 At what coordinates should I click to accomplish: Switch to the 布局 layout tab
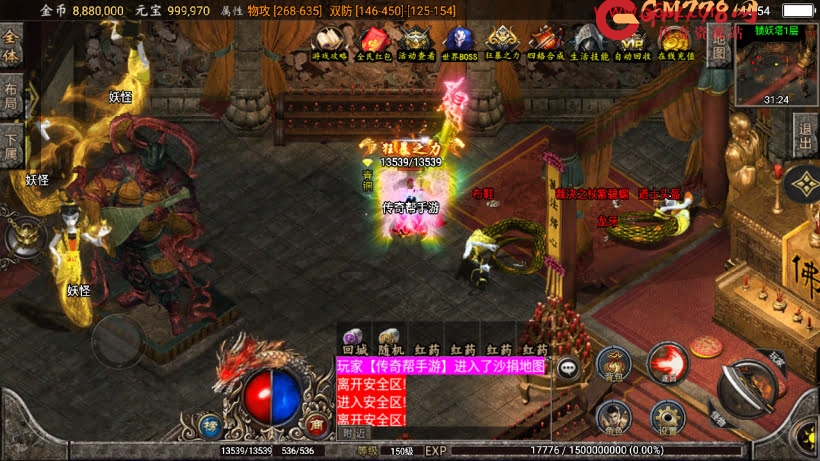pos(11,96)
